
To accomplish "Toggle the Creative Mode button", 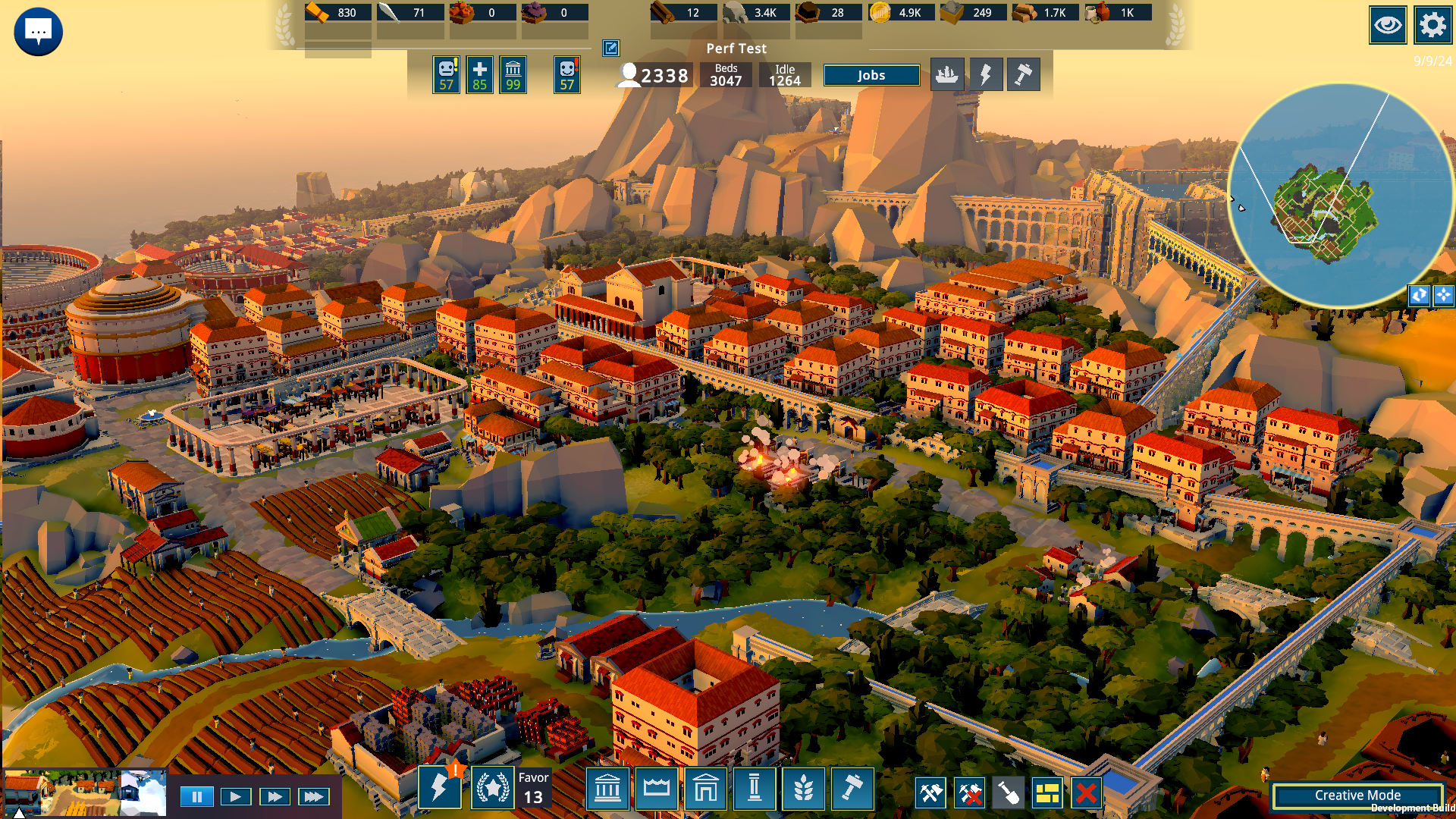I will (x=1357, y=795).
